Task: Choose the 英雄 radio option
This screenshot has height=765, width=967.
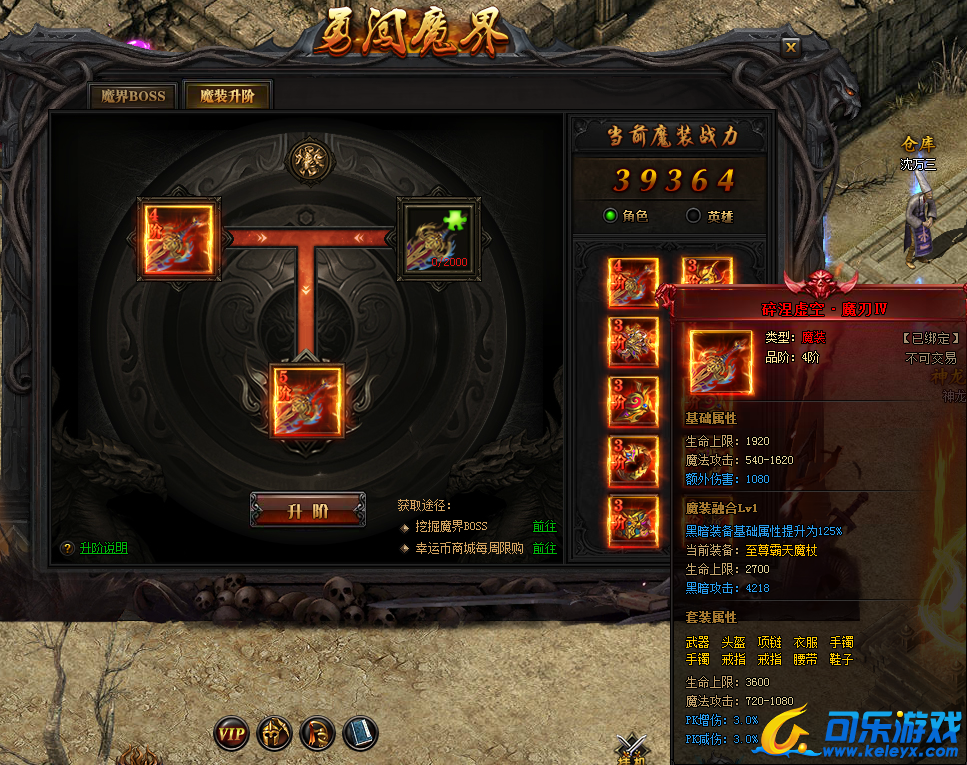Action: 694,215
